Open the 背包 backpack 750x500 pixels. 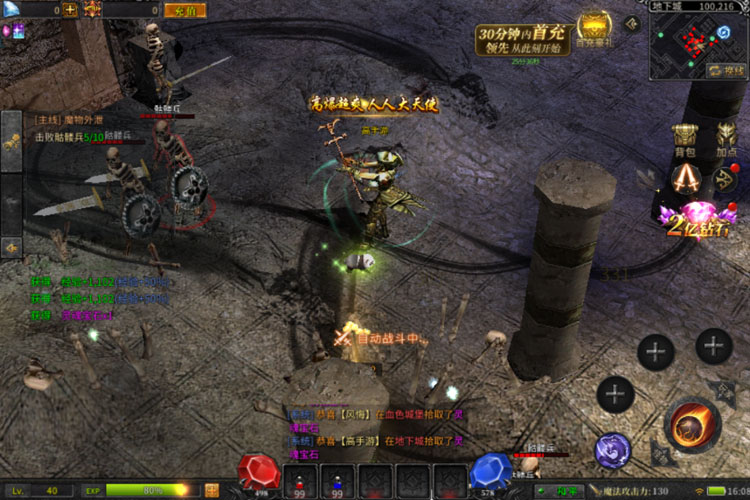point(684,140)
